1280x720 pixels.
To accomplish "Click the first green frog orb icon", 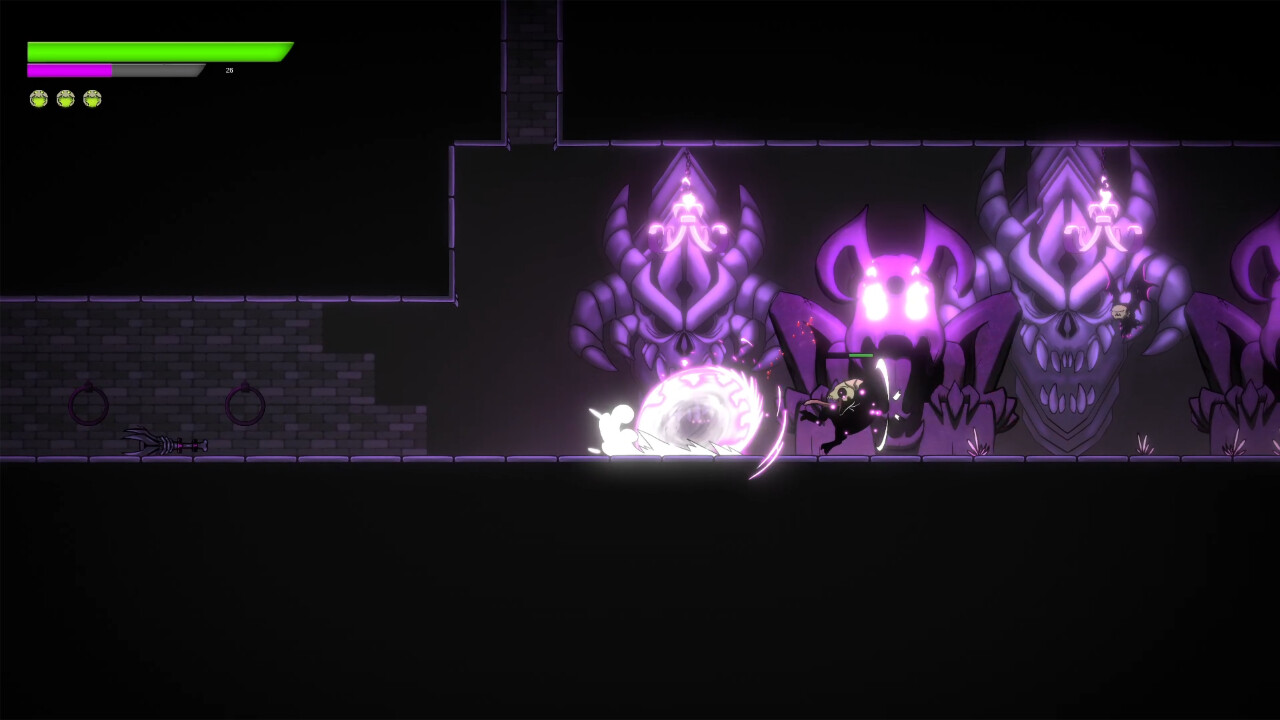I will pyautogui.click(x=38, y=97).
